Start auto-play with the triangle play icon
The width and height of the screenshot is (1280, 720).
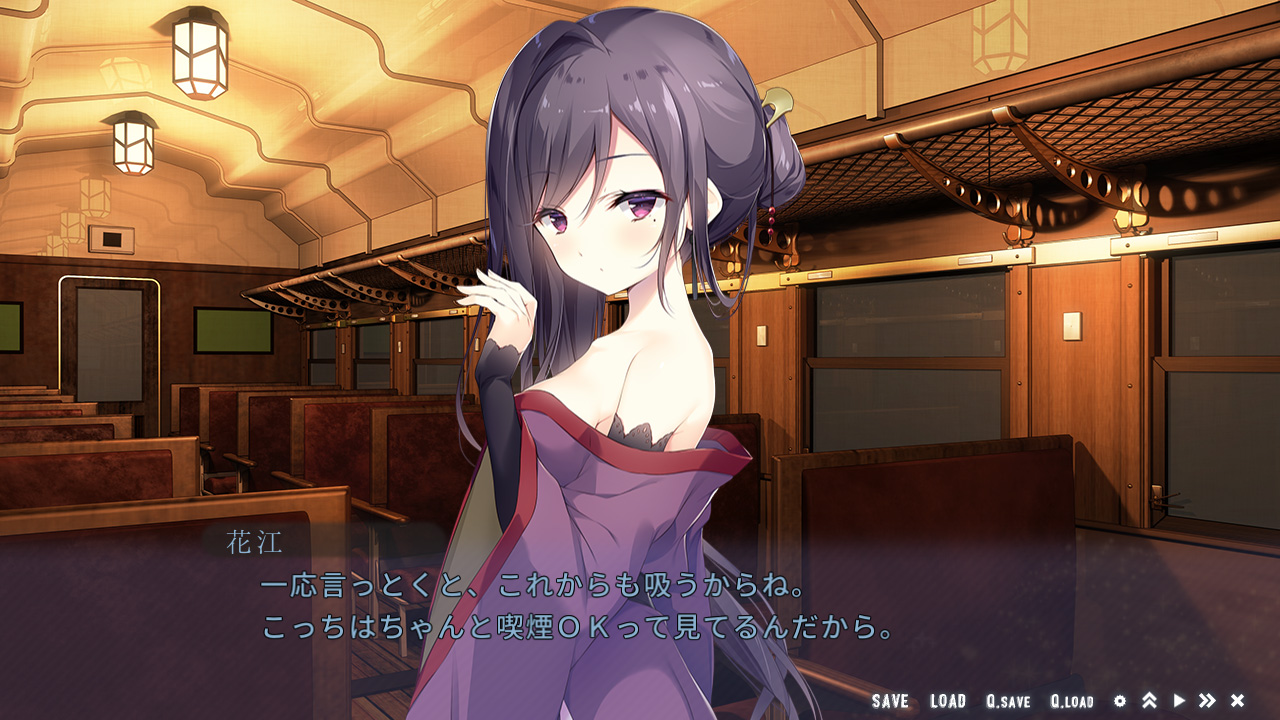pos(1179,701)
